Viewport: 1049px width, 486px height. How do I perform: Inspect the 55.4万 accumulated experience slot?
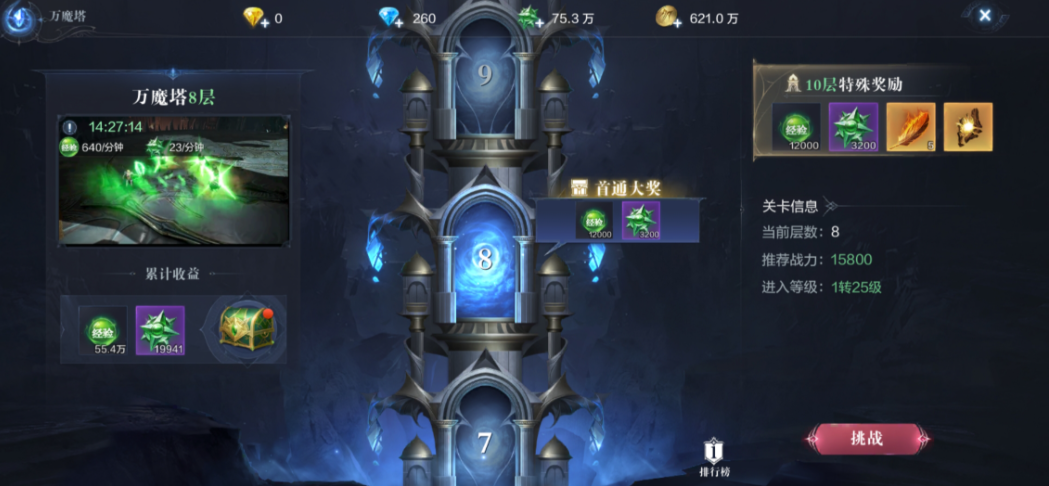(x=103, y=331)
